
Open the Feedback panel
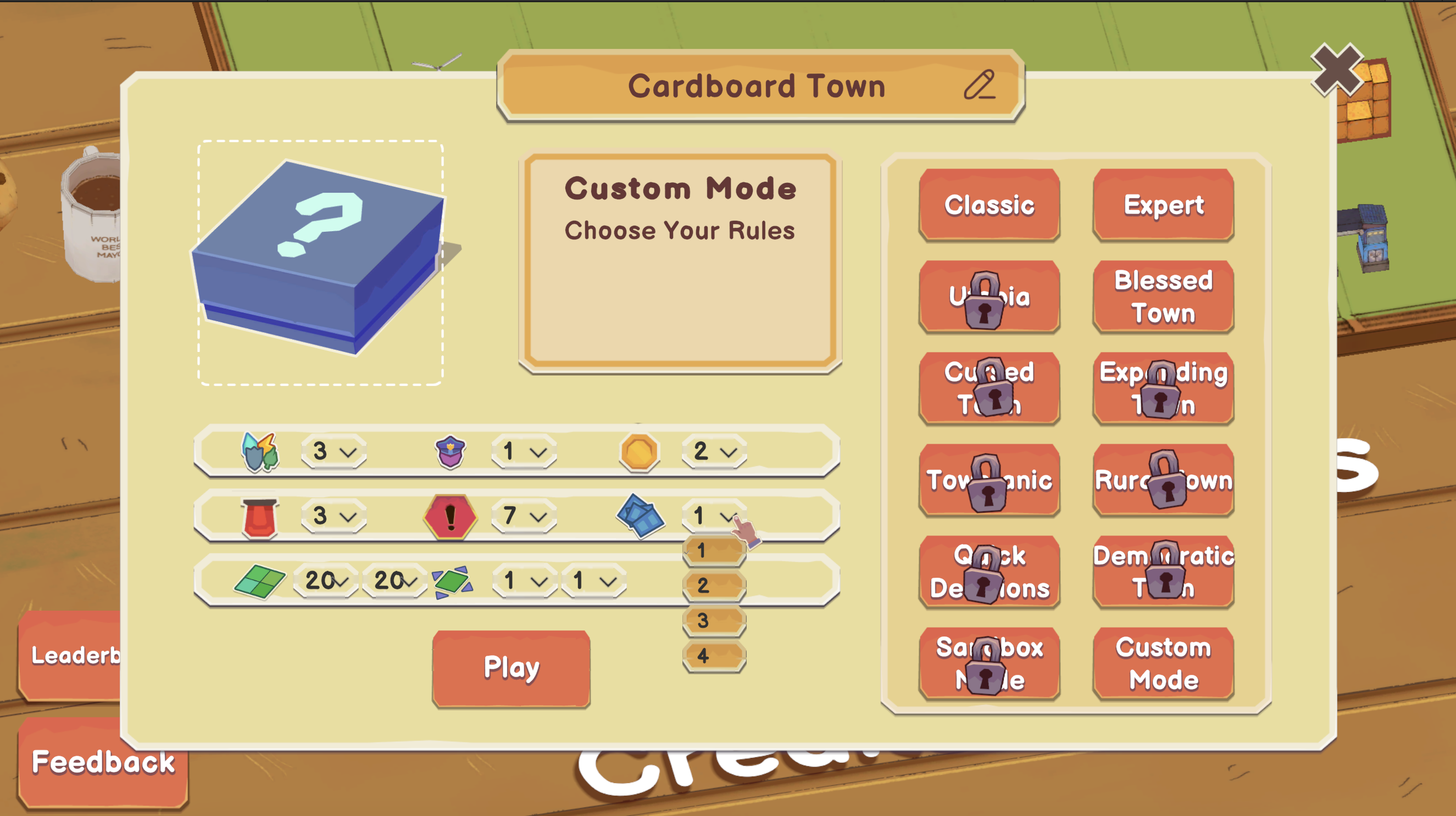[x=103, y=762]
